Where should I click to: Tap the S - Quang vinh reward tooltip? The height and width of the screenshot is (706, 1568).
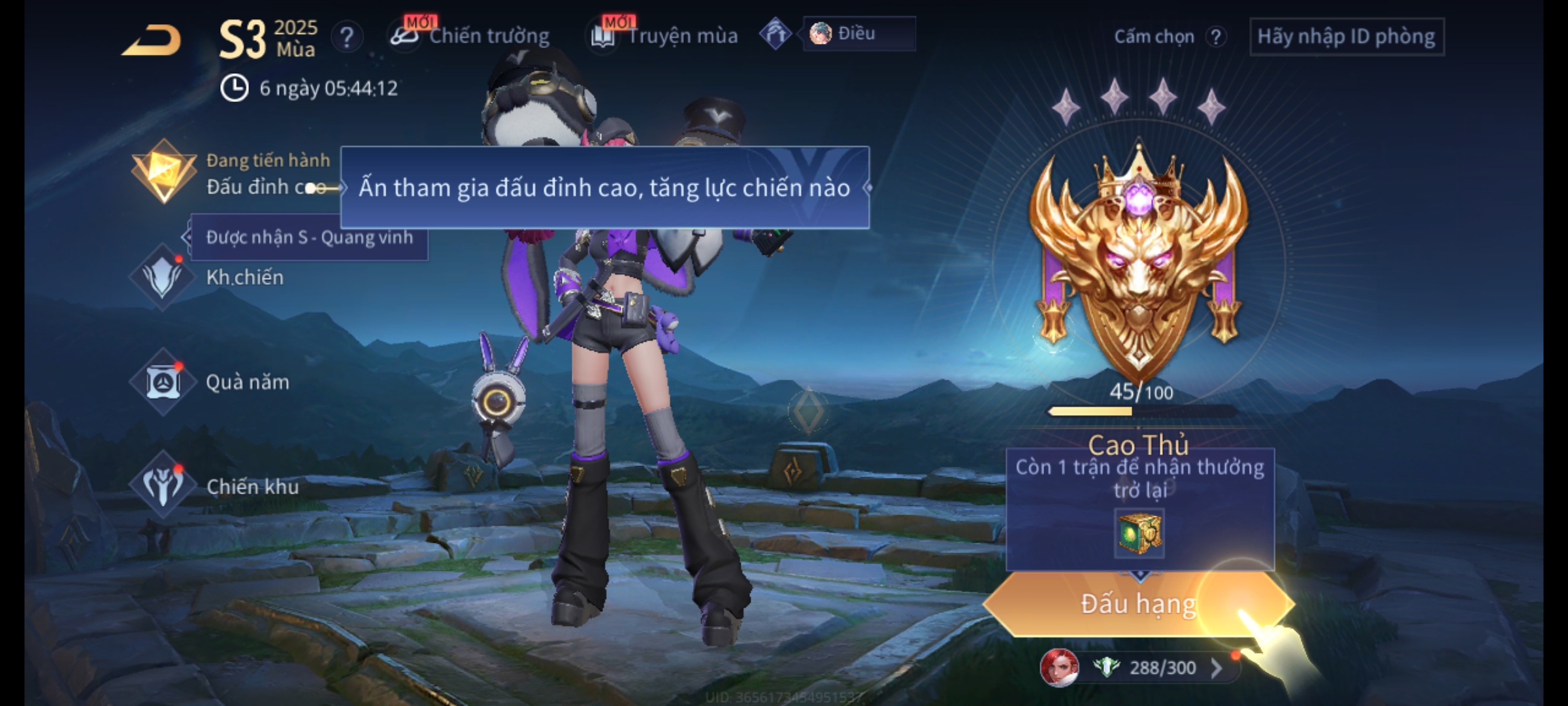pos(309,237)
